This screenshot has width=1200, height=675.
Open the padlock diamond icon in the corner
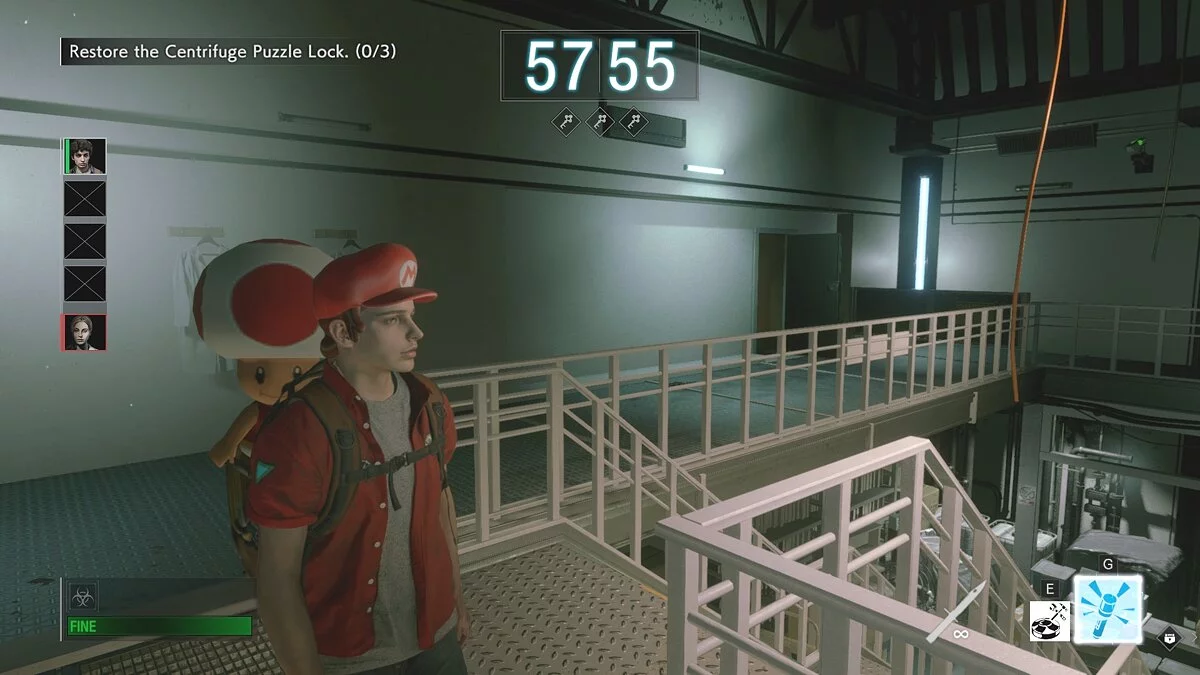point(1168,637)
